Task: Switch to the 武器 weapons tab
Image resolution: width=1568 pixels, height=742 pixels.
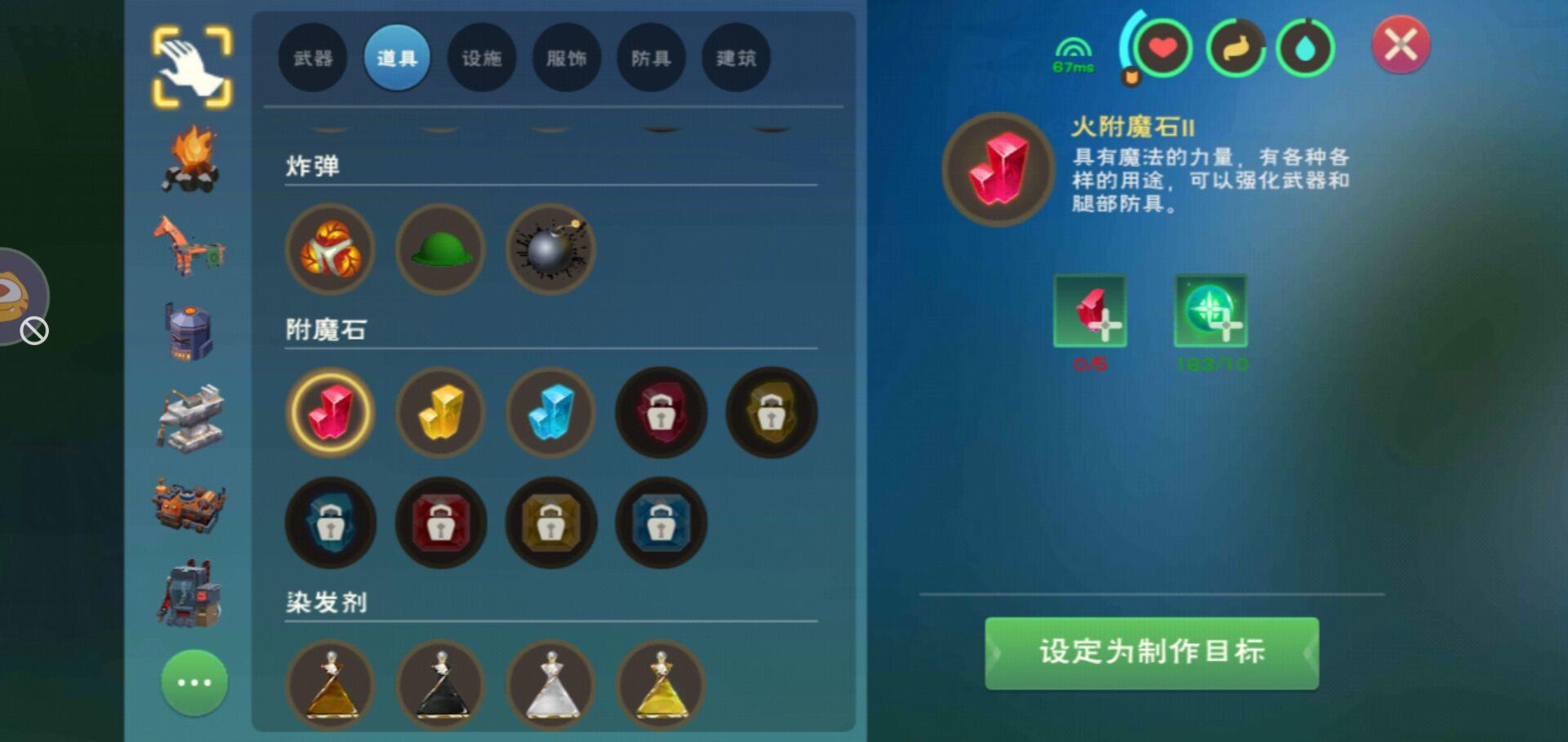Action: [313, 57]
